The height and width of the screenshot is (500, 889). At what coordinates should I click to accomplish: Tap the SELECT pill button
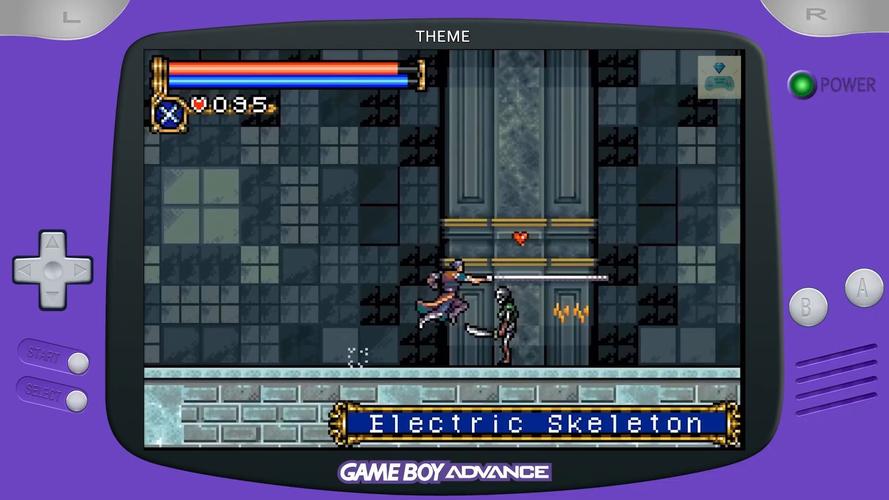coord(76,400)
